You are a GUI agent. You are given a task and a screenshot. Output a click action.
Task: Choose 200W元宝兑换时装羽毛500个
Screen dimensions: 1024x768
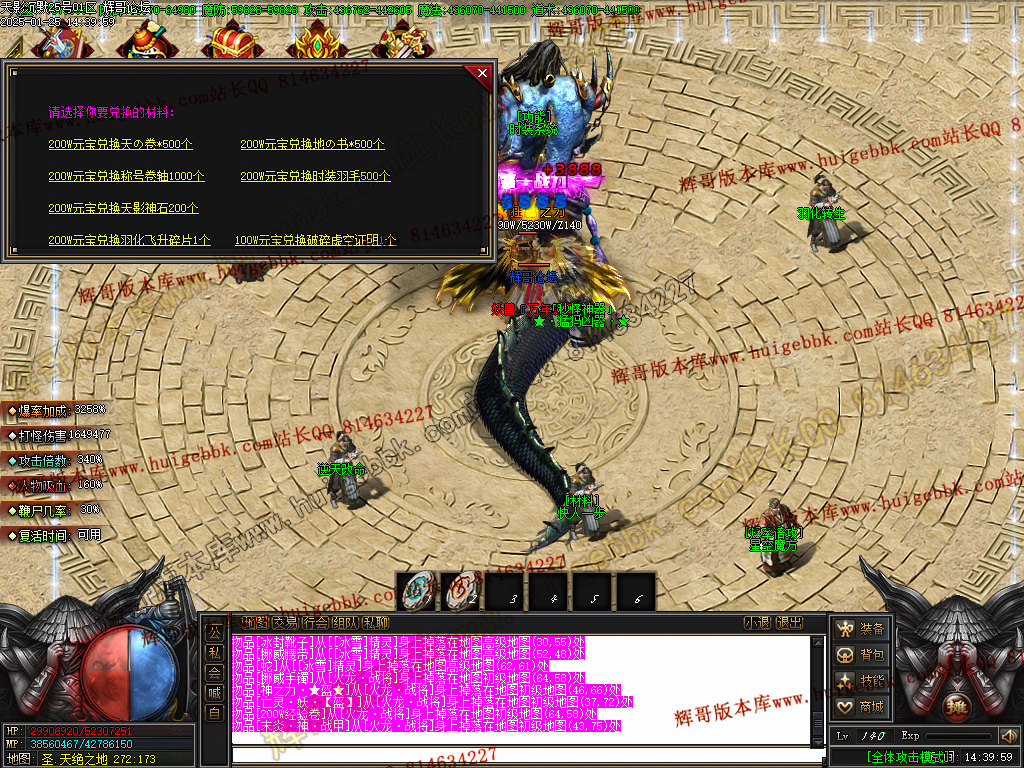(315, 176)
